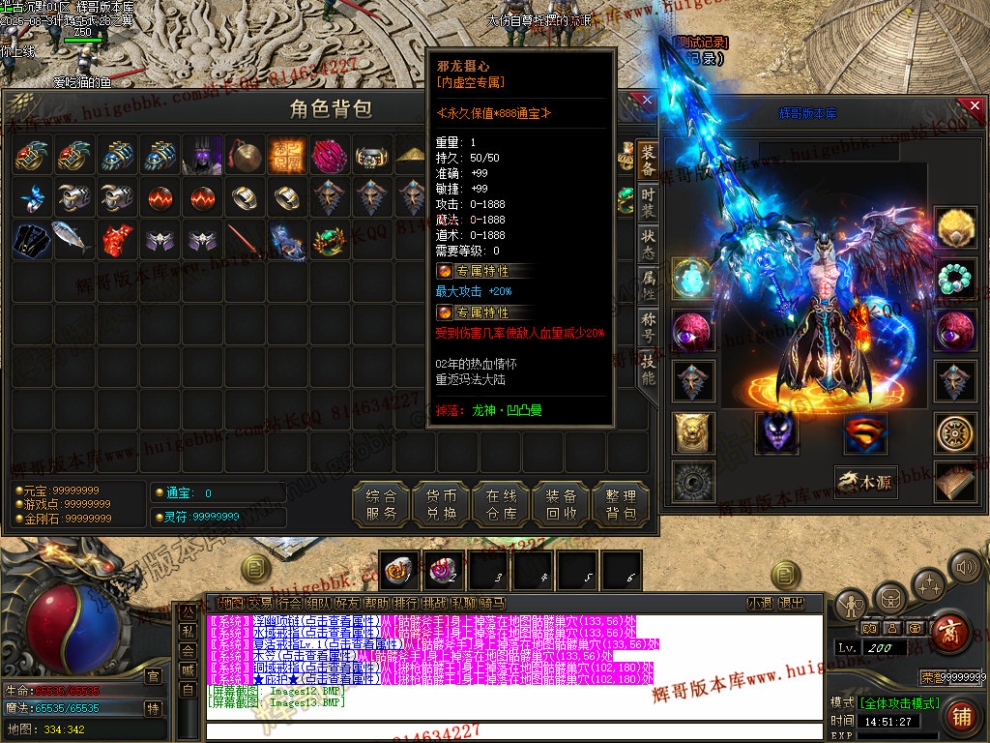
Task: Select the purple armored figure item
Action: click(x=203, y=156)
